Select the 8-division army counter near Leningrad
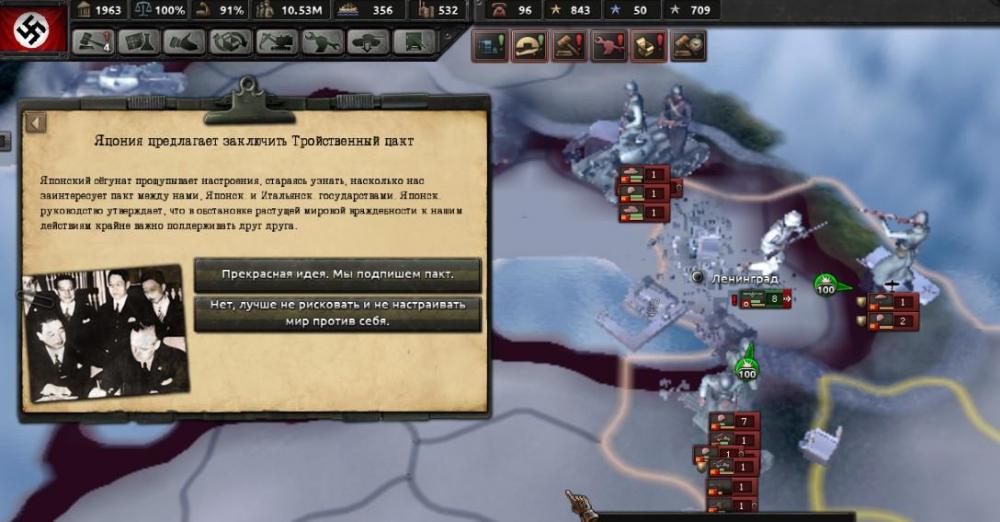This screenshot has height=522, width=1000. pyautogui.click(x=765, y=298)
